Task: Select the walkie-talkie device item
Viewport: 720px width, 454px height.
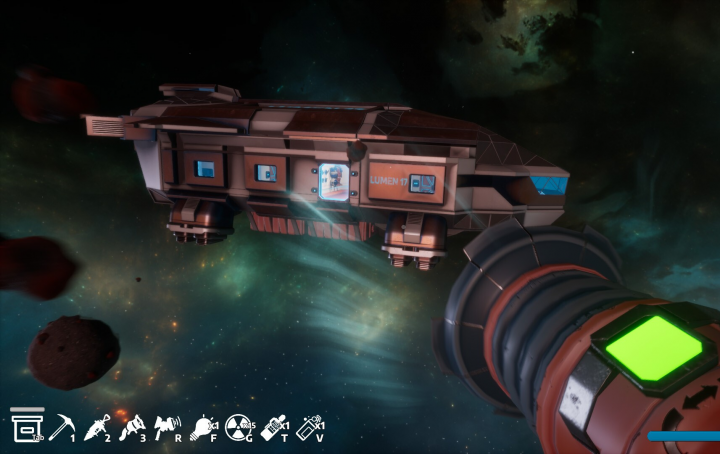Action: coord(272,428)
